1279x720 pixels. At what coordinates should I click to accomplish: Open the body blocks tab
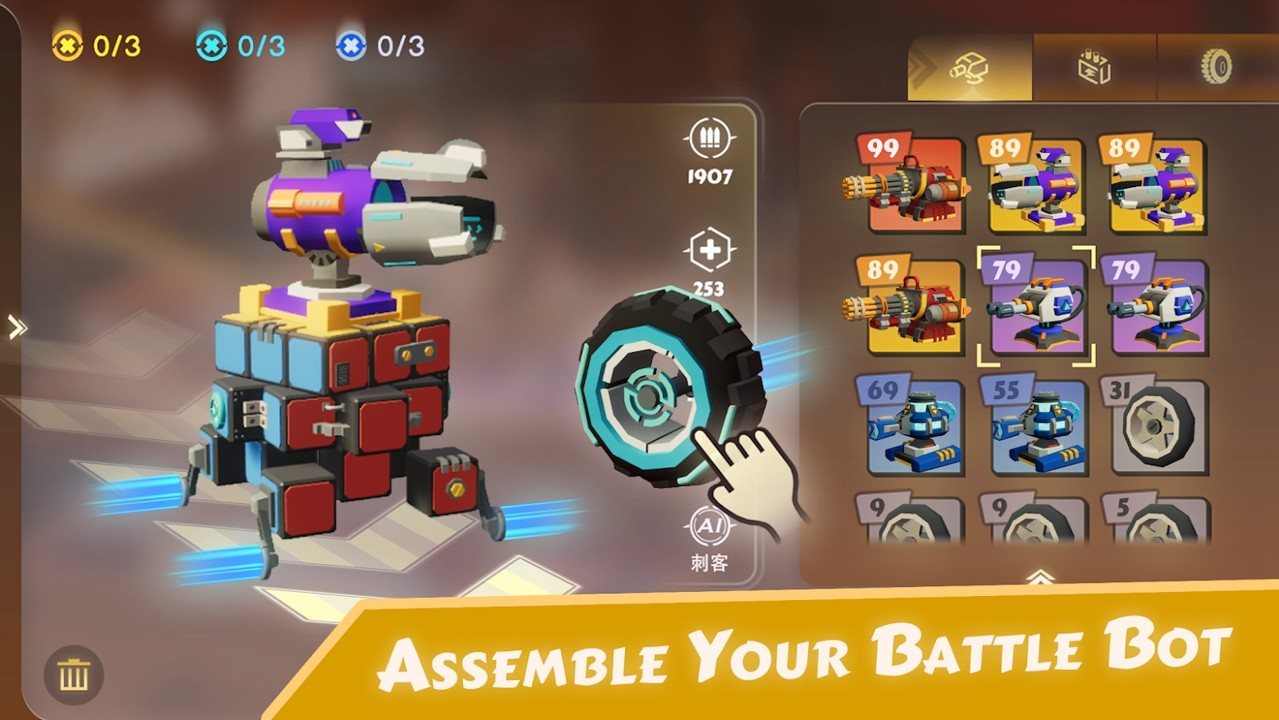click(1095, 68)
